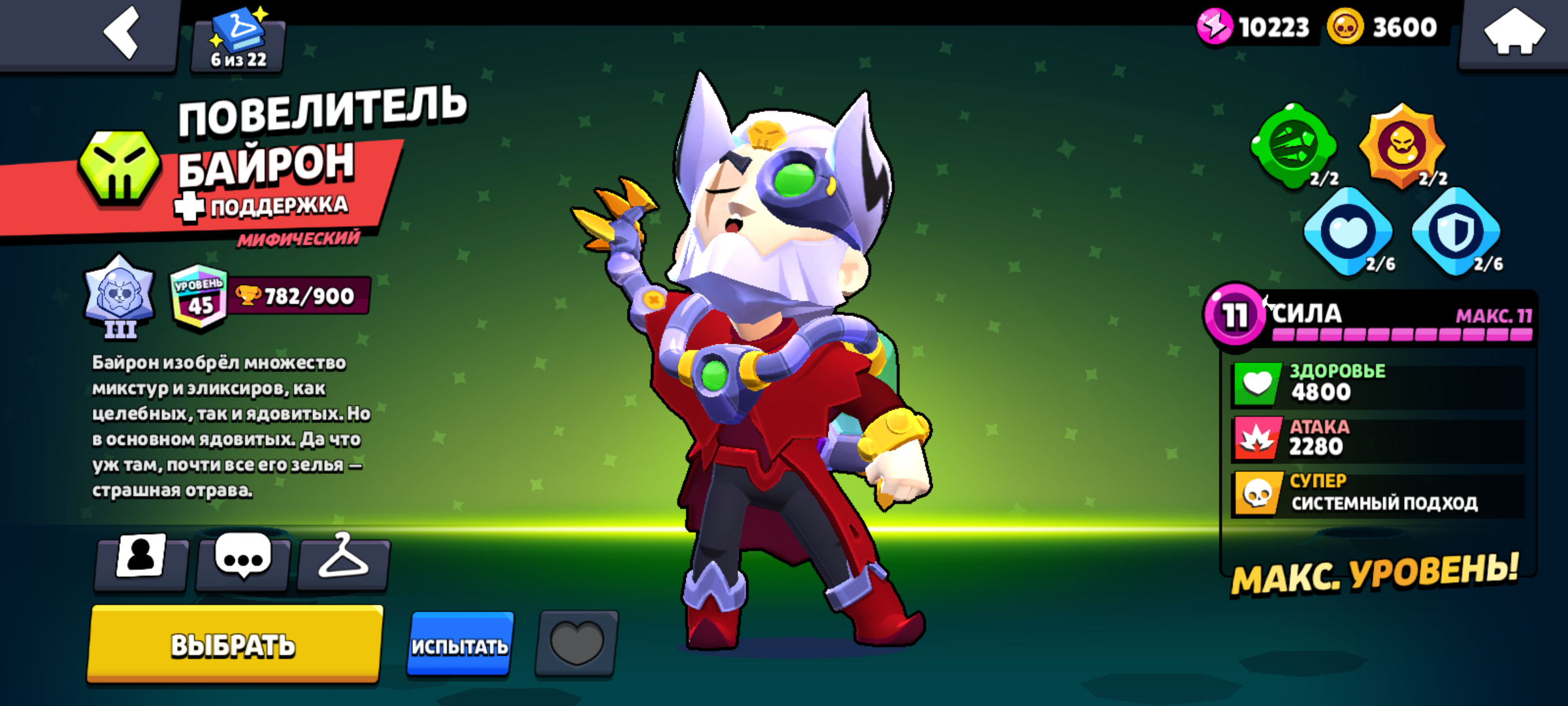Image resolution: width=1568 pixels, height=706 pixels.
Task: Mark brawler as favorite with heart button
Action: (x=576, y=643)
